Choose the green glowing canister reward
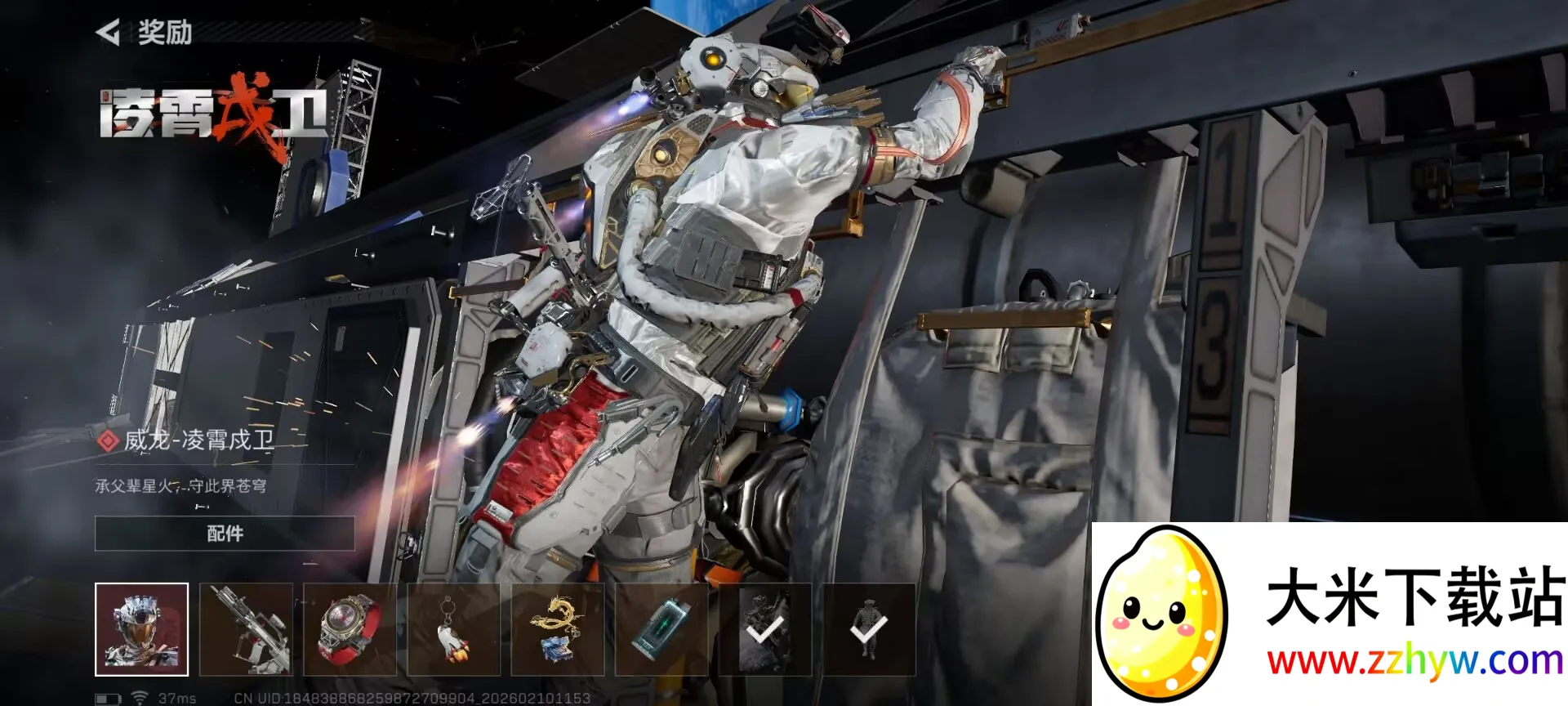This screenshot has width=1568, height=706. [661, 629]
